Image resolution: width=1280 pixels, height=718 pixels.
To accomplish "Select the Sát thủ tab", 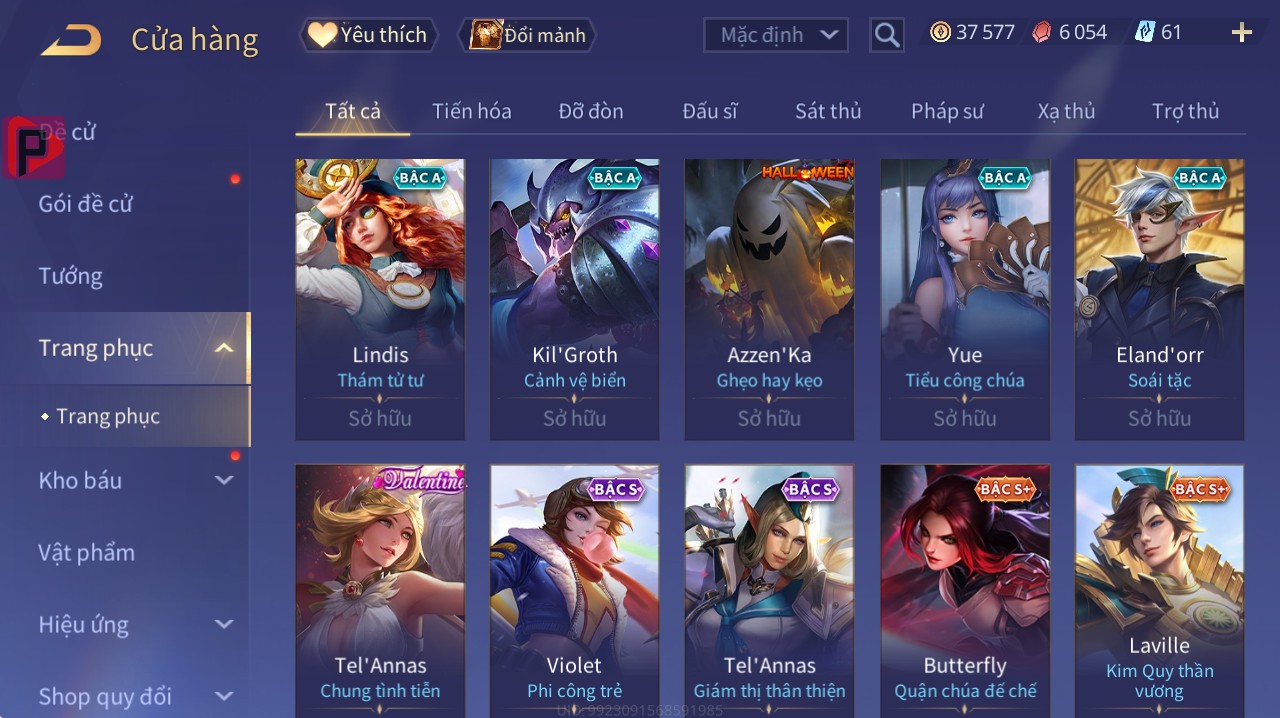I will [828, 111].
